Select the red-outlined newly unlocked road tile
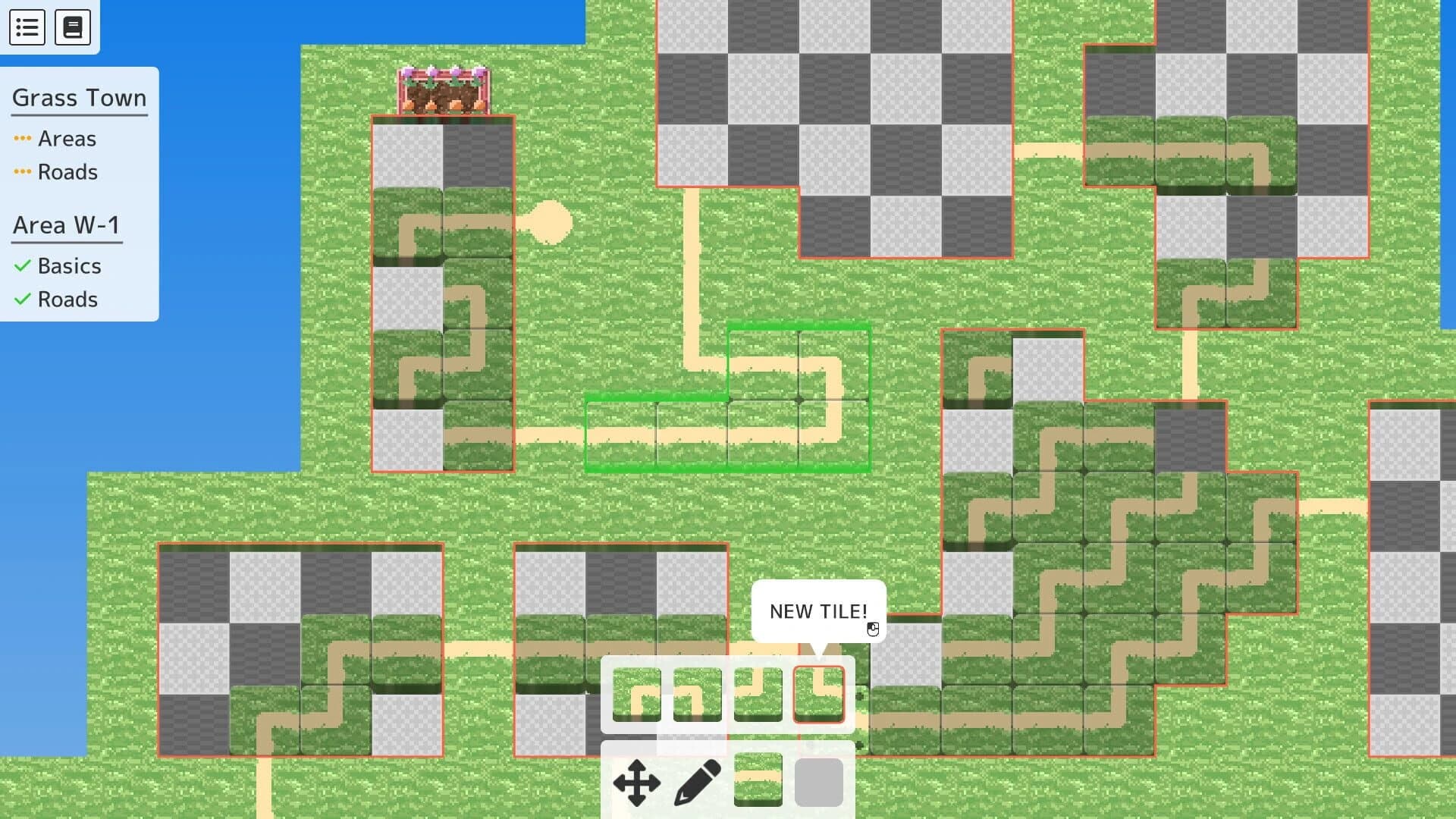The height and width of the screenshot is (819, 1456). 819,692
